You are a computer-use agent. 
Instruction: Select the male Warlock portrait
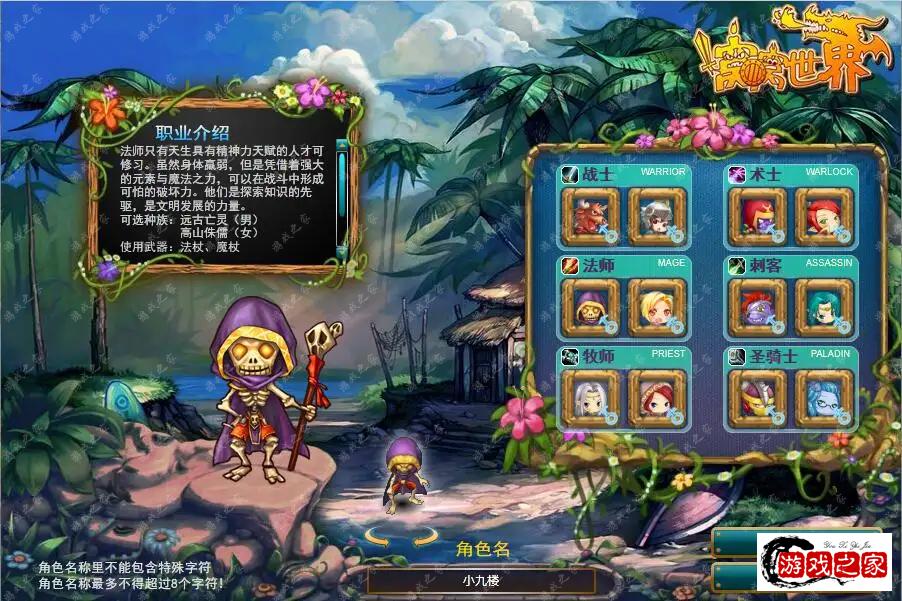click(758, 215)
